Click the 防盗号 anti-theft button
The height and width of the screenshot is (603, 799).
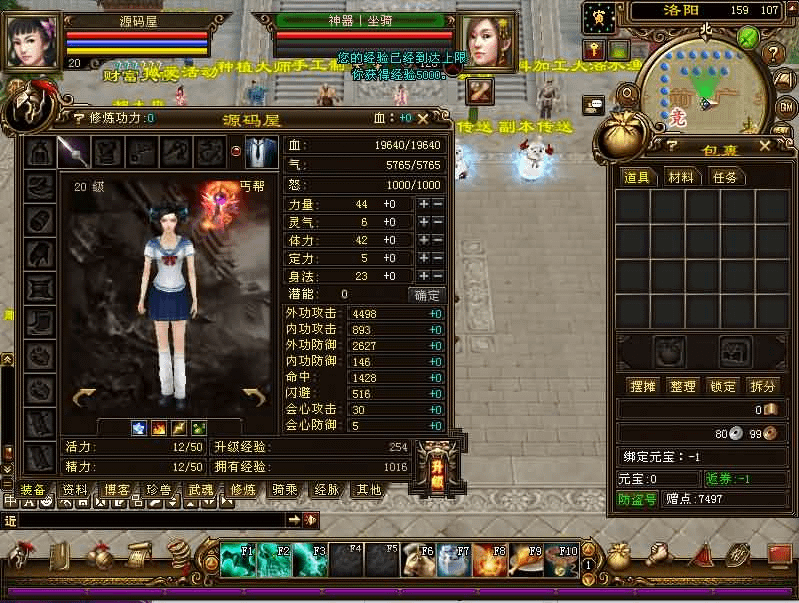636,499
